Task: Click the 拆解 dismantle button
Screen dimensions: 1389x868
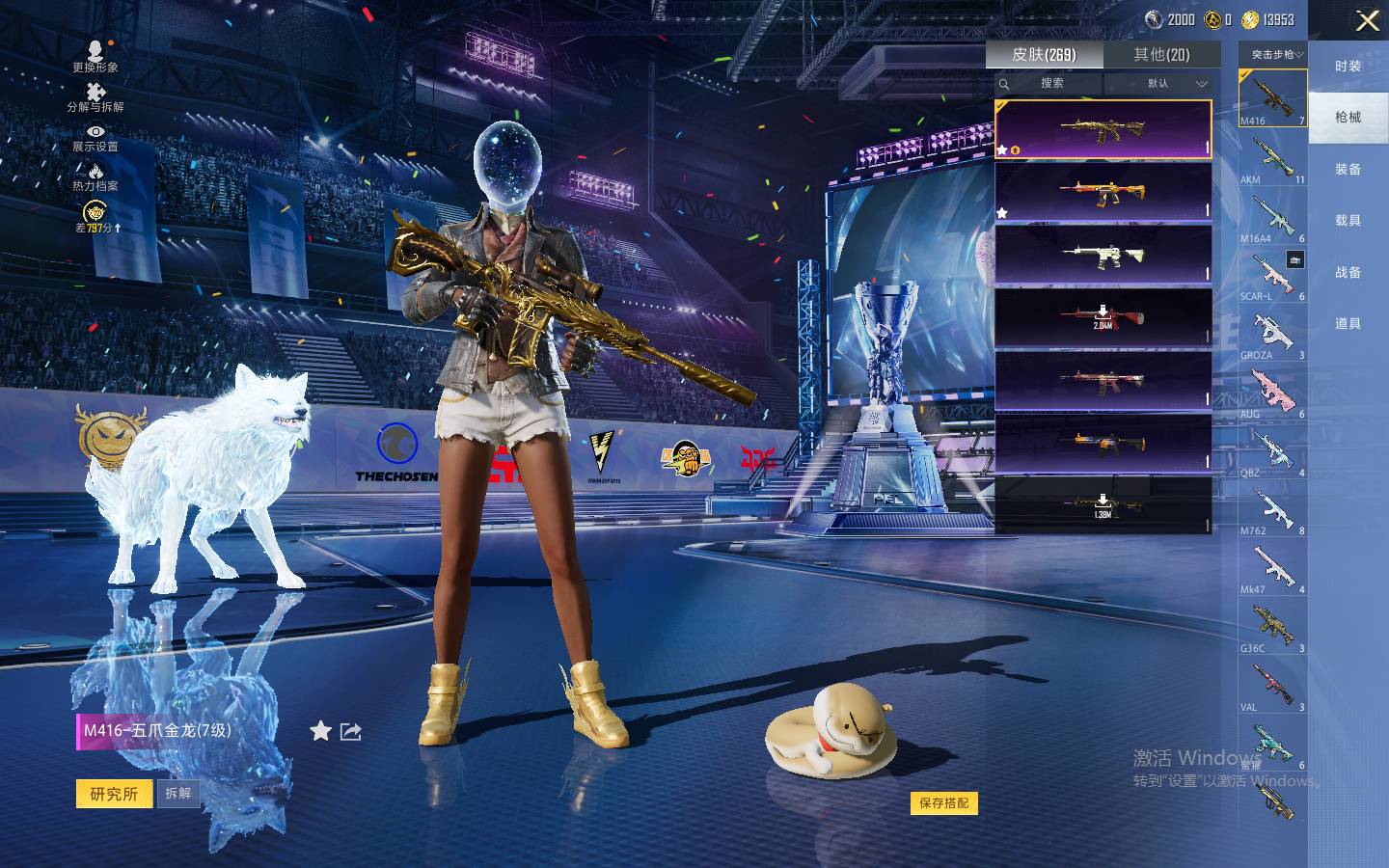Action: [178, 794]
